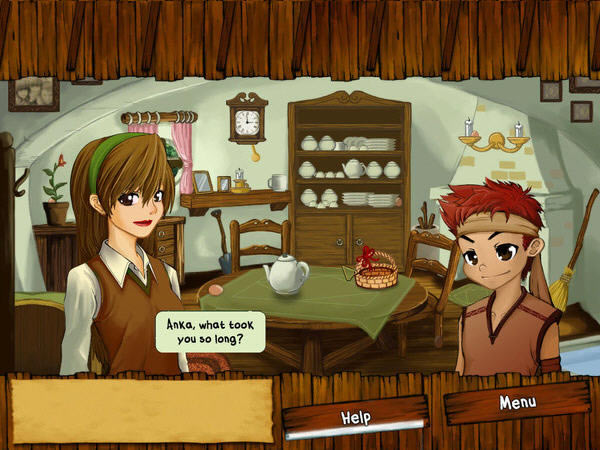This screenshot has width=602, height=450.
Task: Open the Help button
Action: (356, 416)
